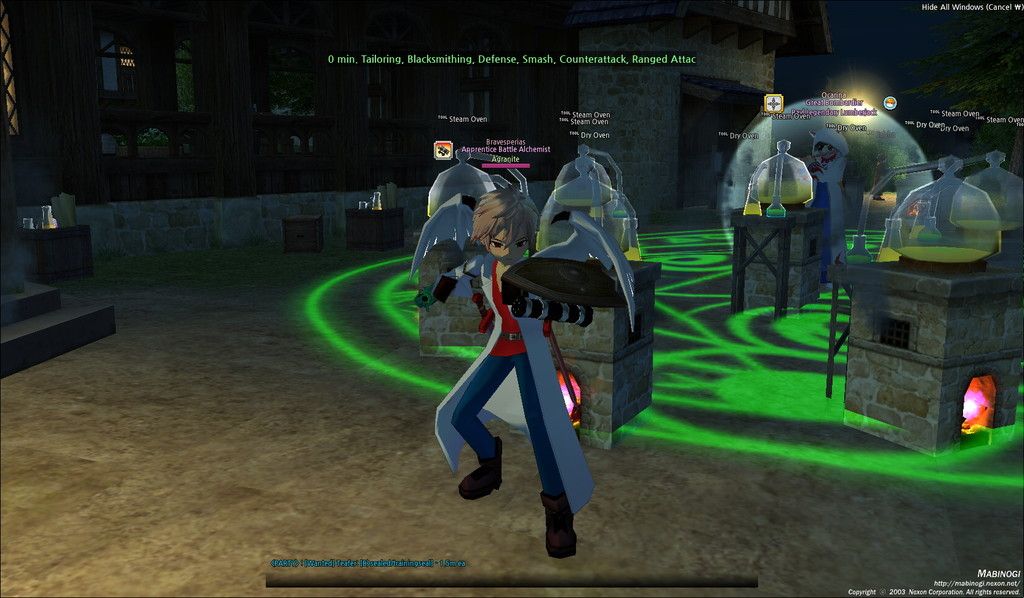This screenshot has width=1024, height=598.
Task: Click the skill icon beside Bravesperias's name
Action: (444, 150)
